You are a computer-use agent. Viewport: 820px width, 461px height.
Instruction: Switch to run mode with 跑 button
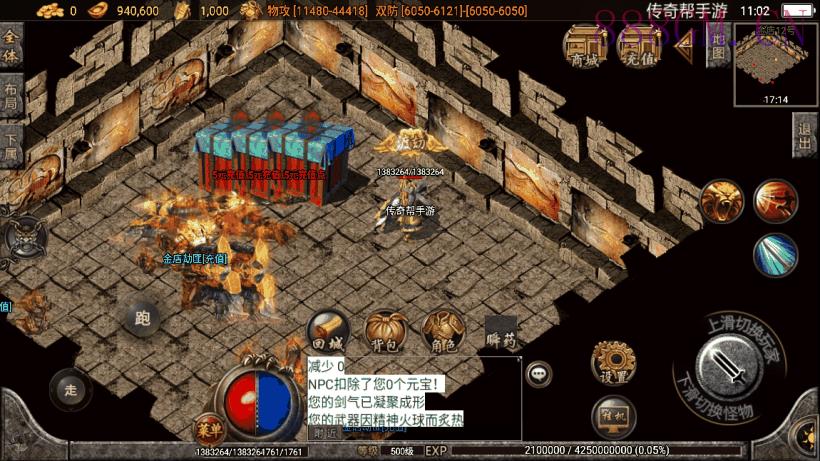pos(142,319)
